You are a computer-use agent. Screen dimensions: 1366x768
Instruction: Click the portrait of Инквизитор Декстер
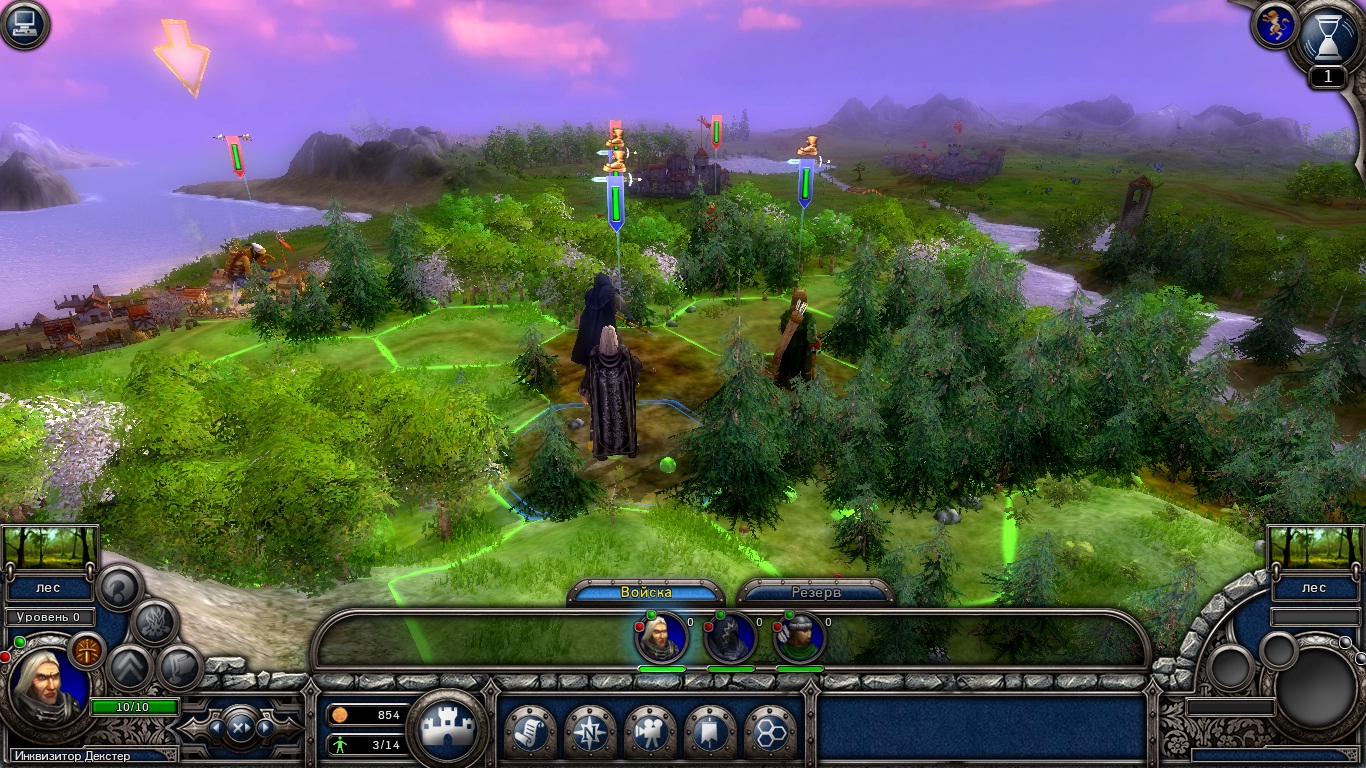coord(47,681)
